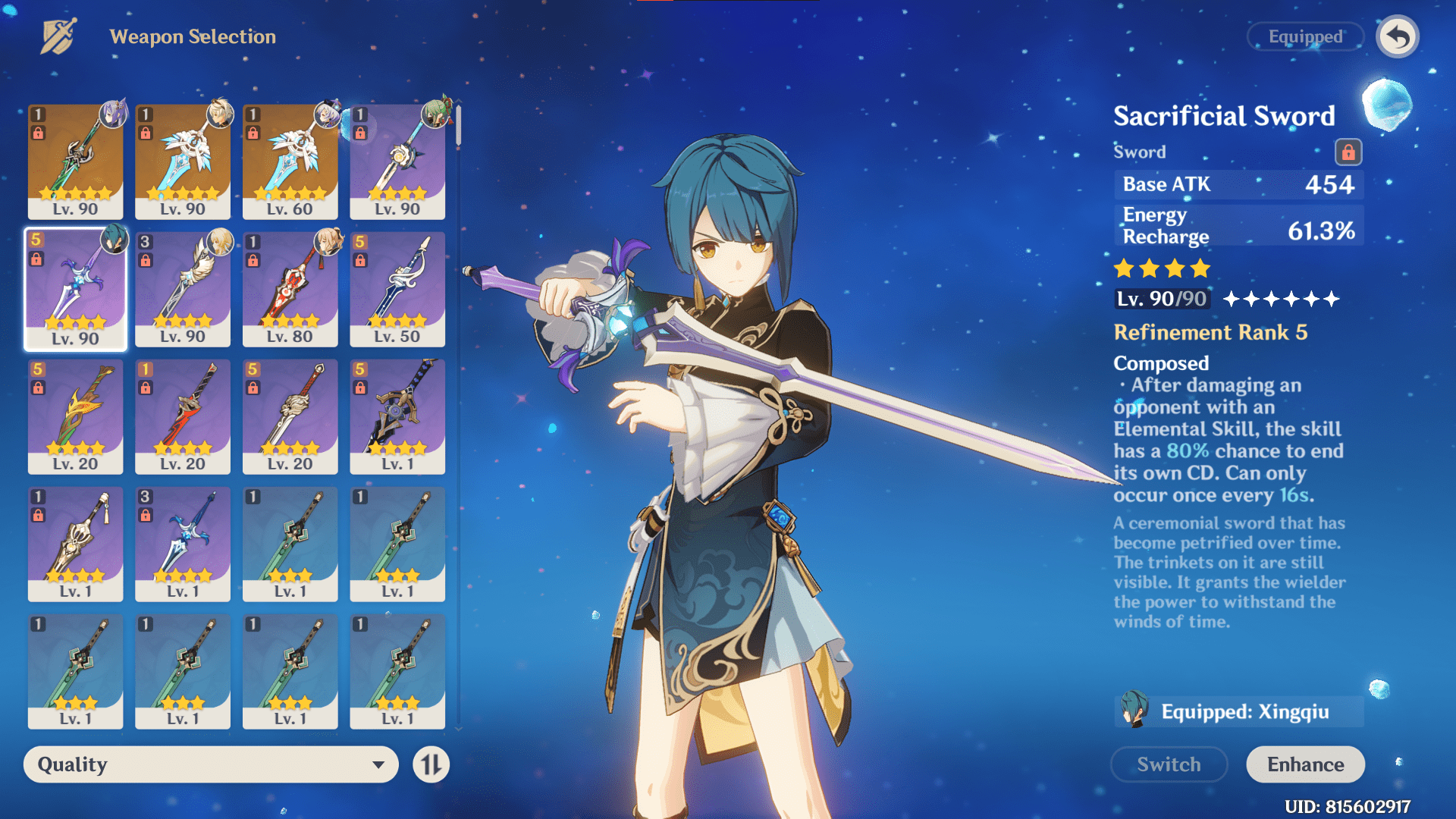
Task: Open the Quality sort dropdown
Action: click(211, 764)
